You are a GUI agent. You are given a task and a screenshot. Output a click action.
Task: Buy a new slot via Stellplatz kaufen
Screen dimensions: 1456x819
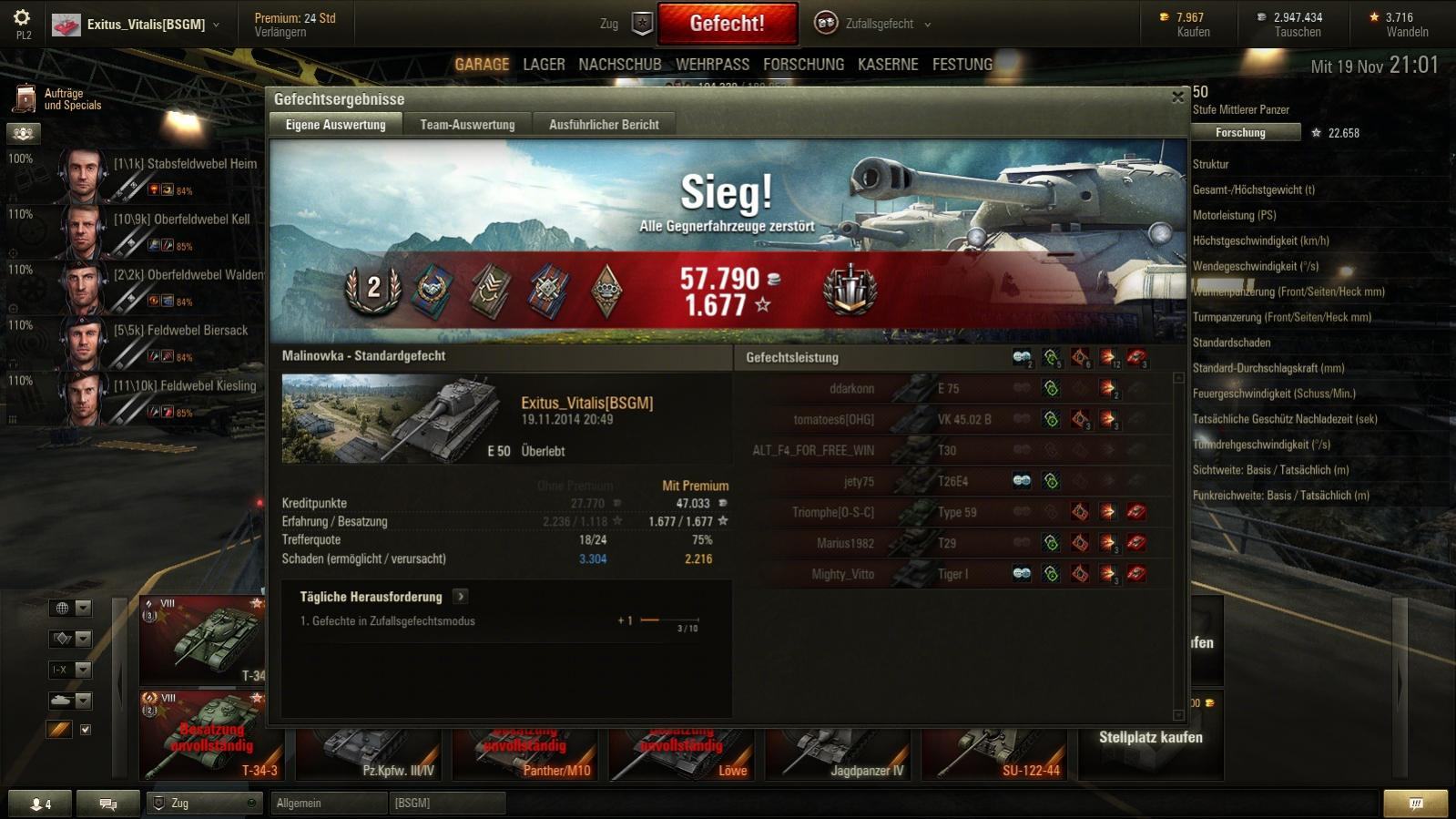coord(1150,738)
